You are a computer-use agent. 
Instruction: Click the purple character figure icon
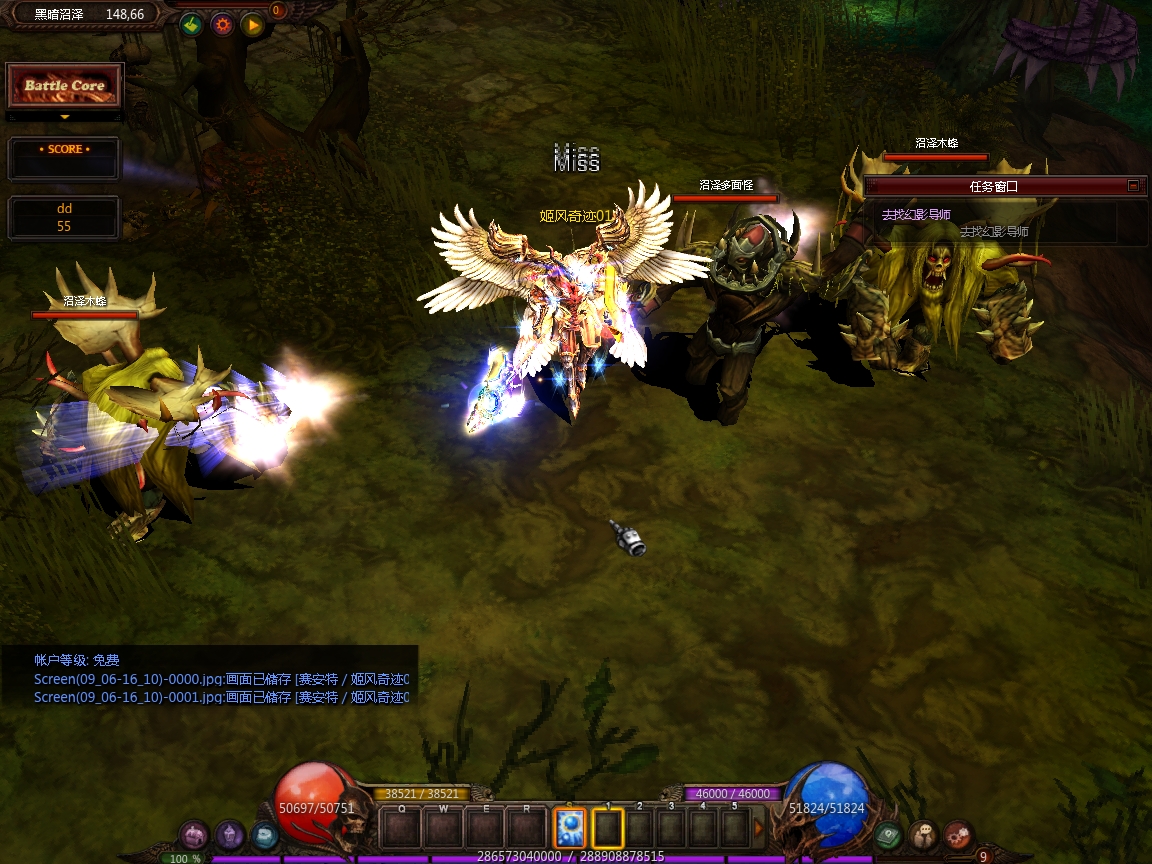[x=230, y=835]
